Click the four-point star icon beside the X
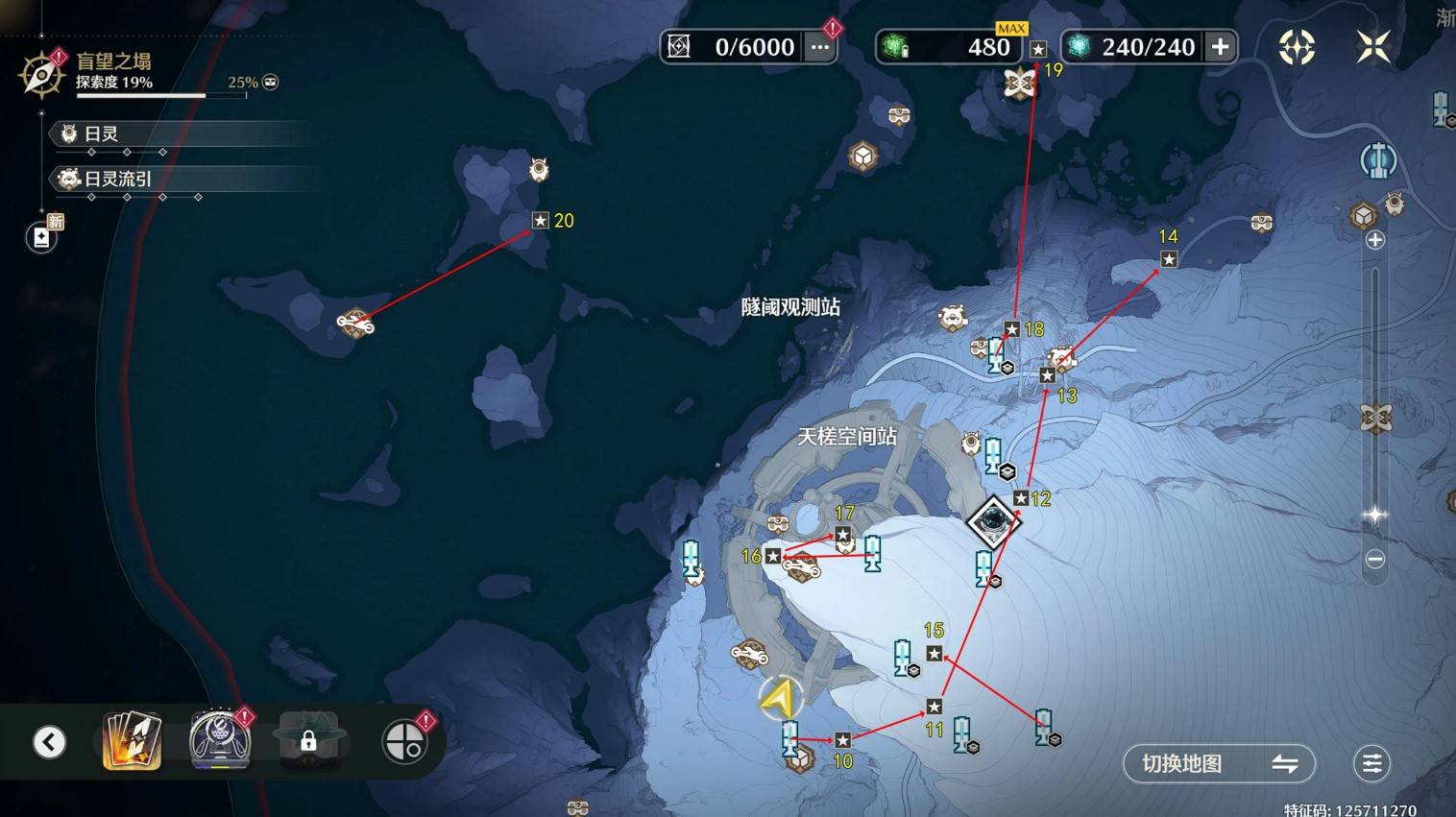Screen dimensions: 1456x817 point(1297,46)
